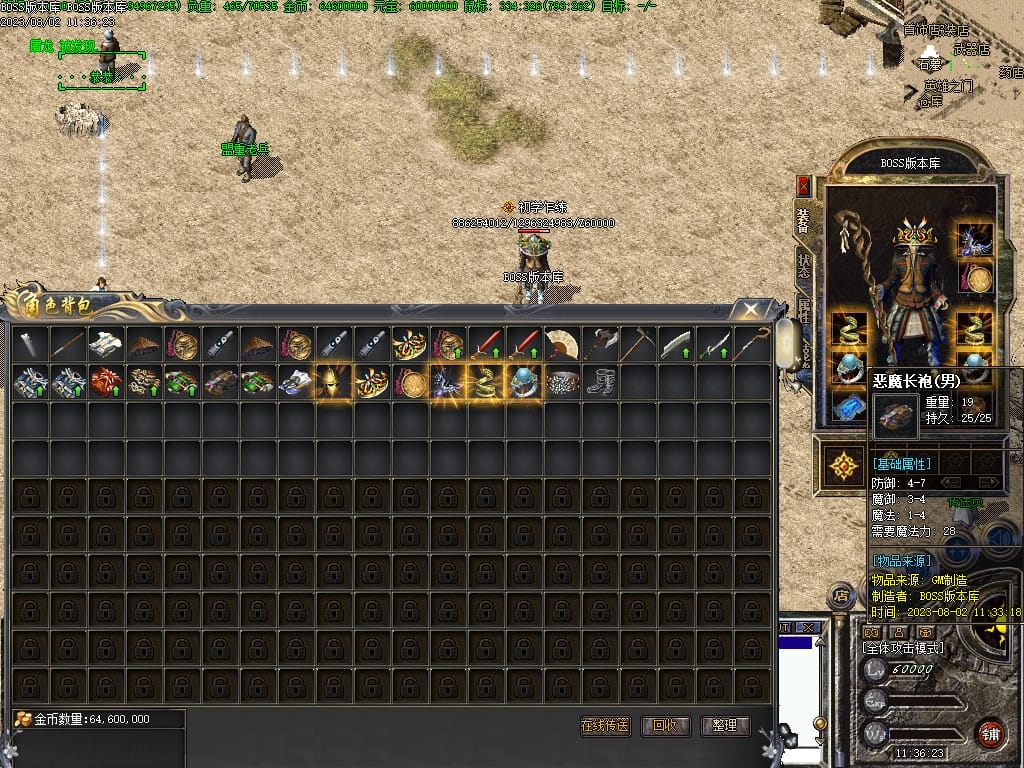Click the gold ornate emblem slot
Image resolution: width=1024 pixels, height=768 pixels.
pos(846,465)
